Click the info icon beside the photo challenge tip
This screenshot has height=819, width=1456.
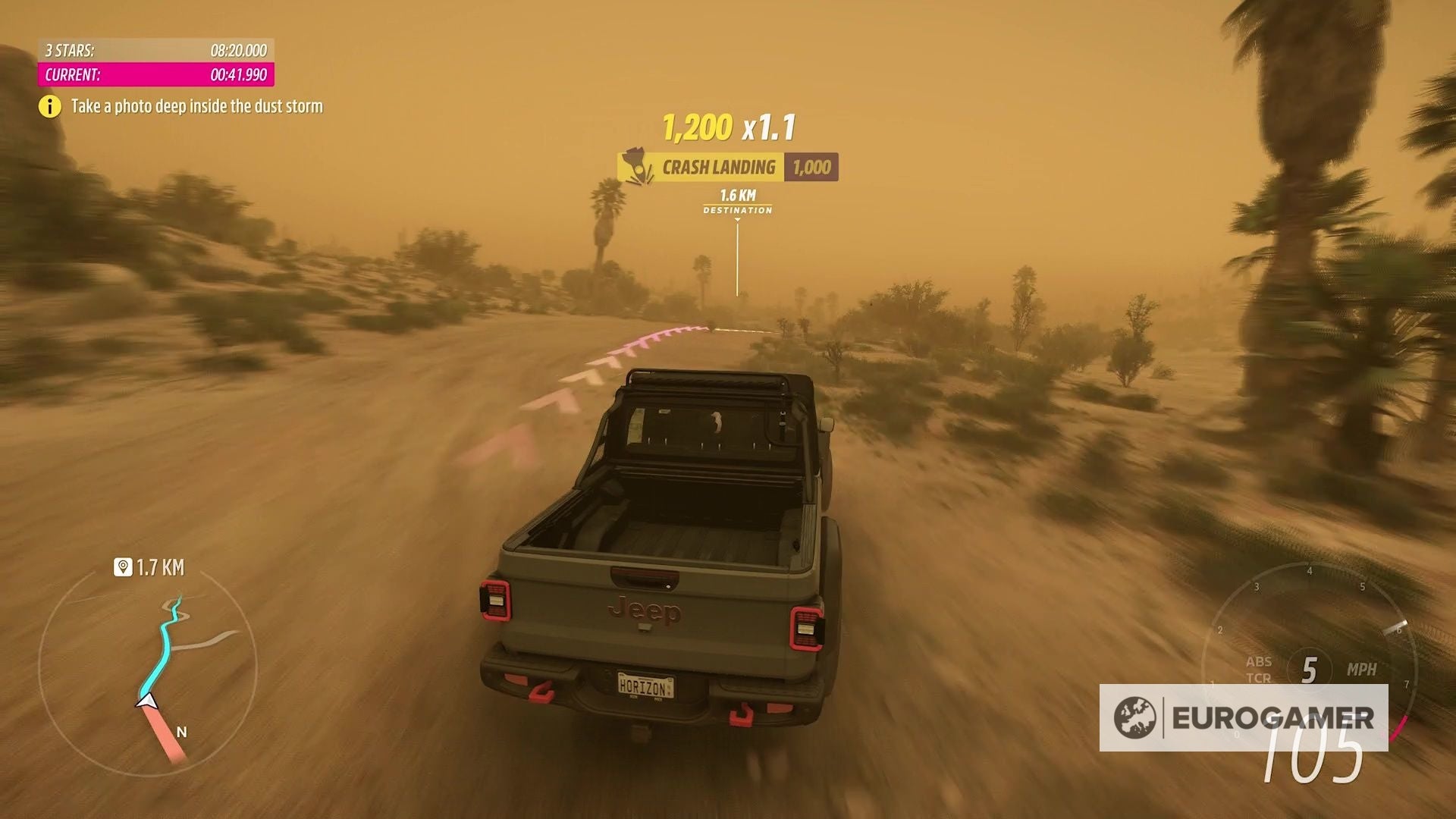(50, 106)
